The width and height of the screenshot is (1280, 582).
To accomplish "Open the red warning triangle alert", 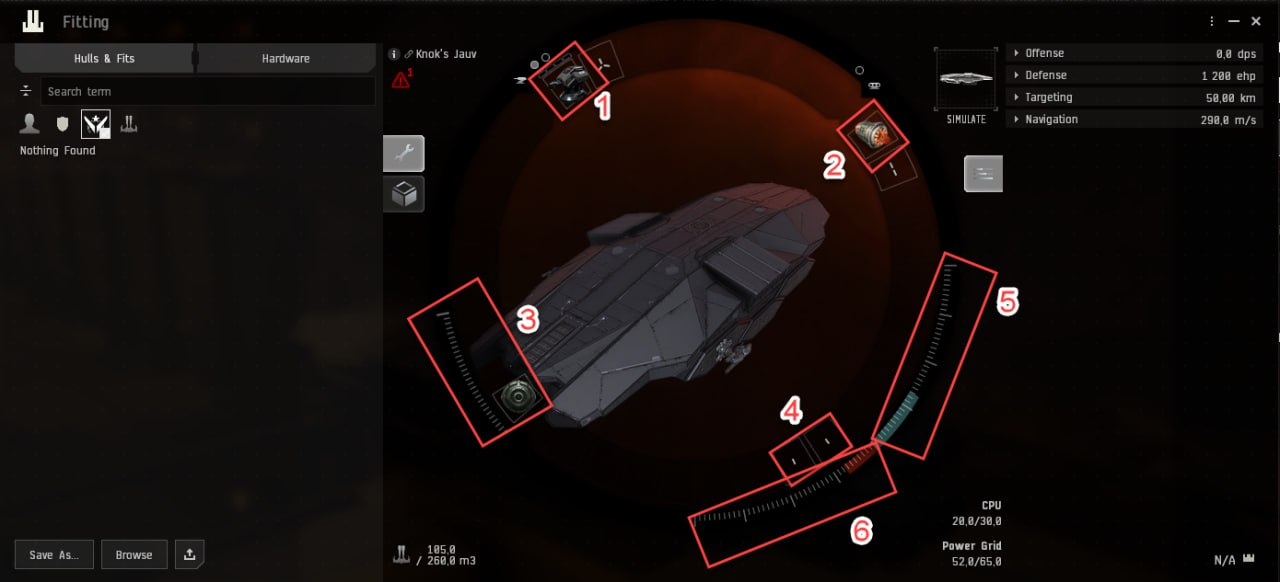I will click(402, 79).
